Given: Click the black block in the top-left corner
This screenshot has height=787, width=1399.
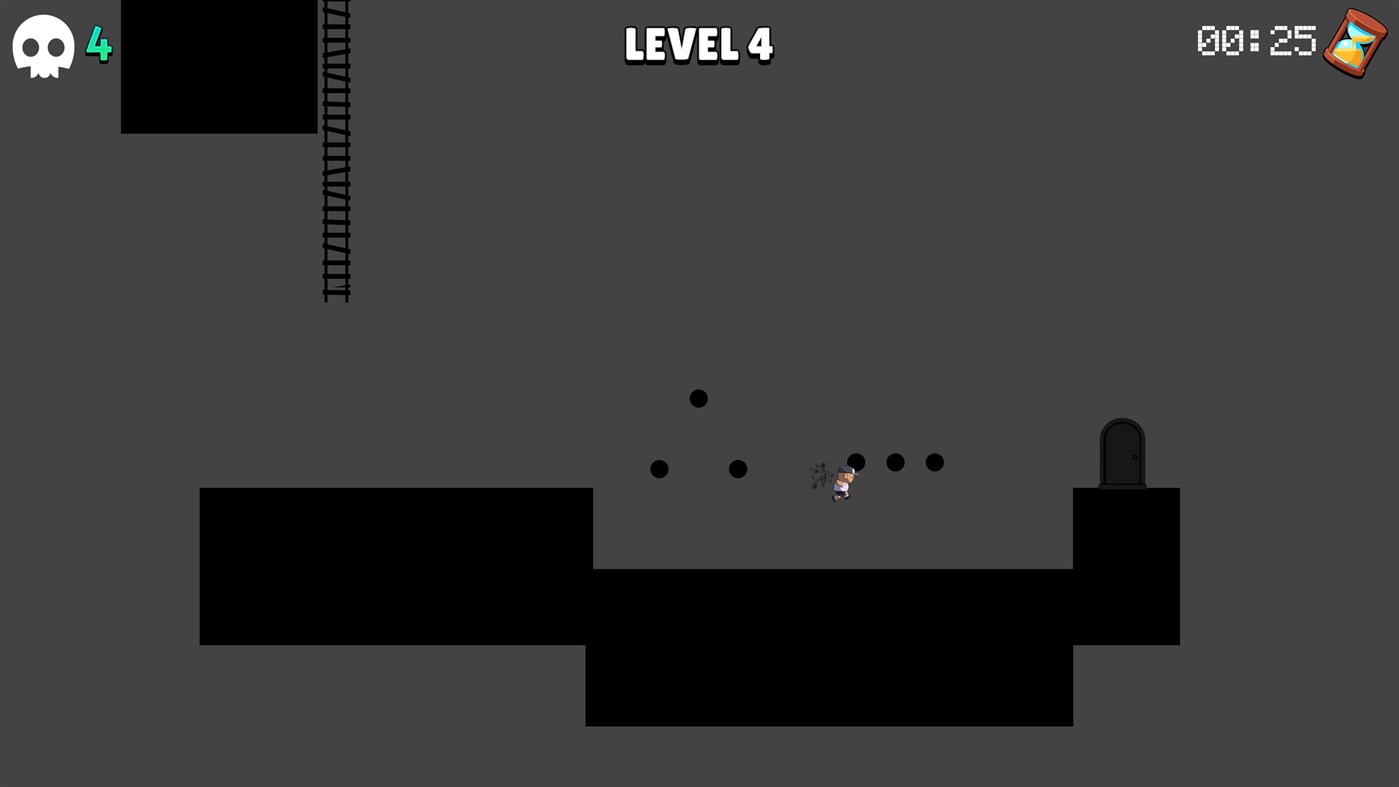Looking at the screenshot, I should coord(218,65).
